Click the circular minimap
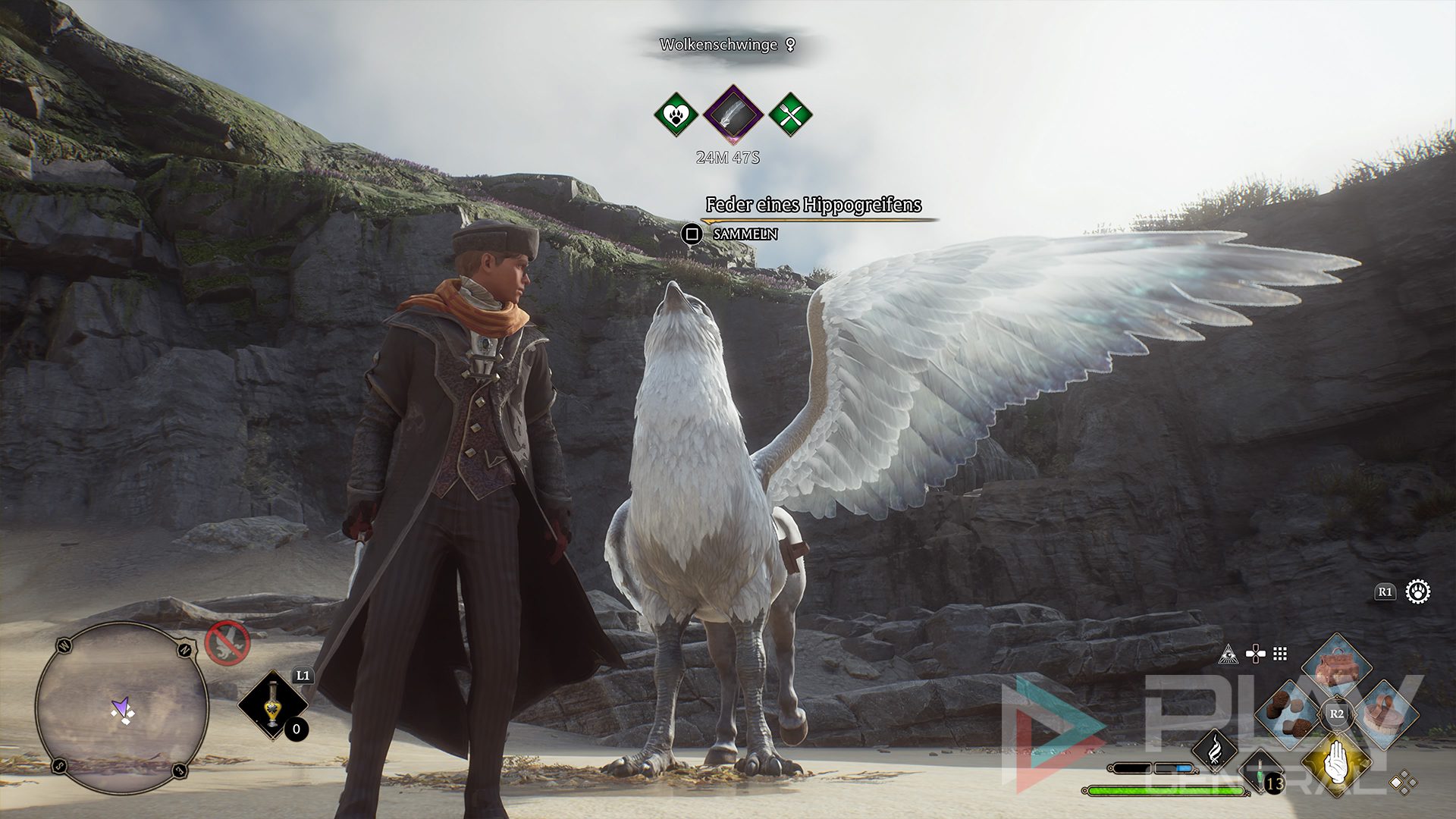The height and width of the screenshot is (819, 1456). click(x=122, y=708)
